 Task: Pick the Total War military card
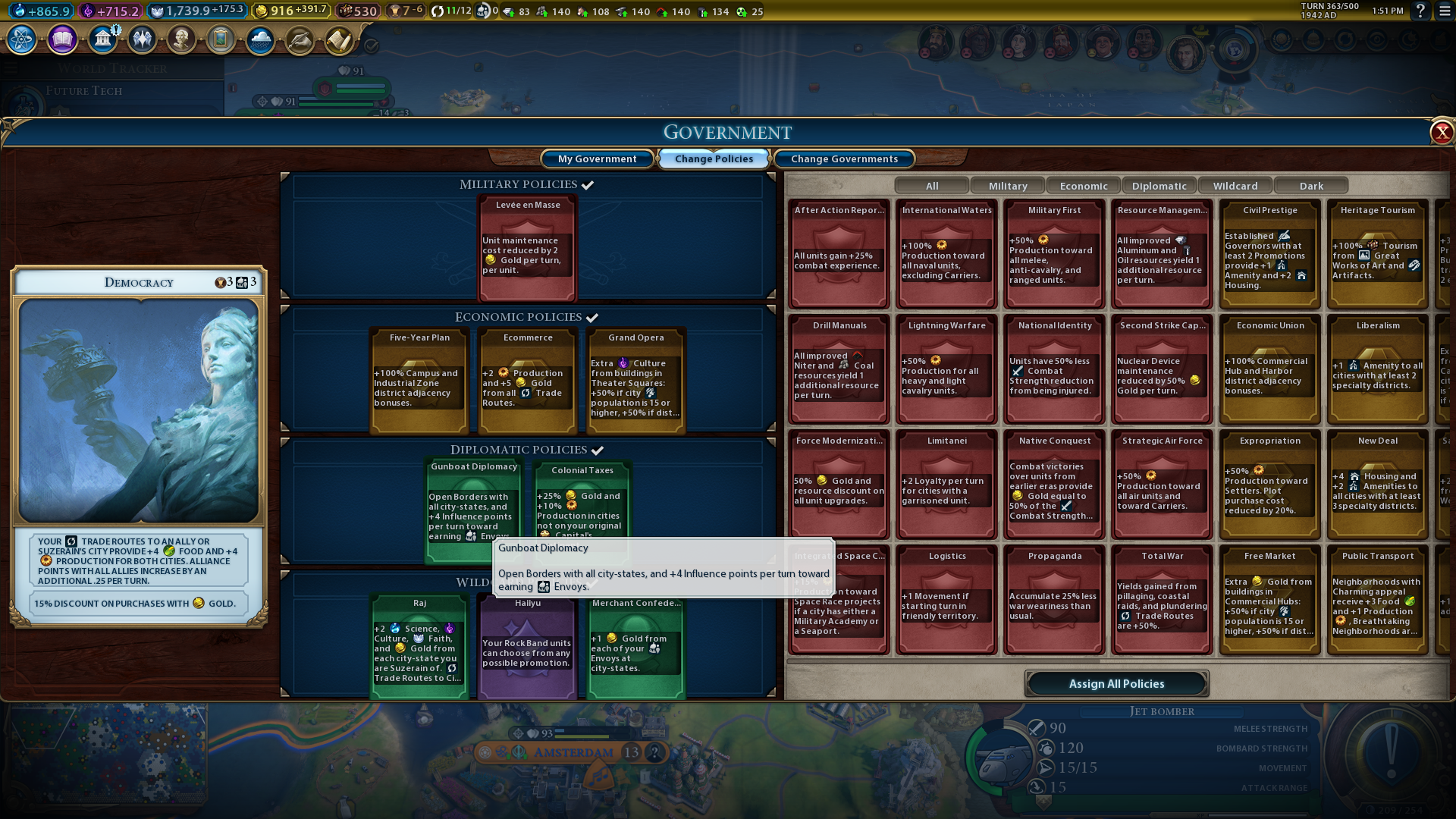(x=1163, y=598)
